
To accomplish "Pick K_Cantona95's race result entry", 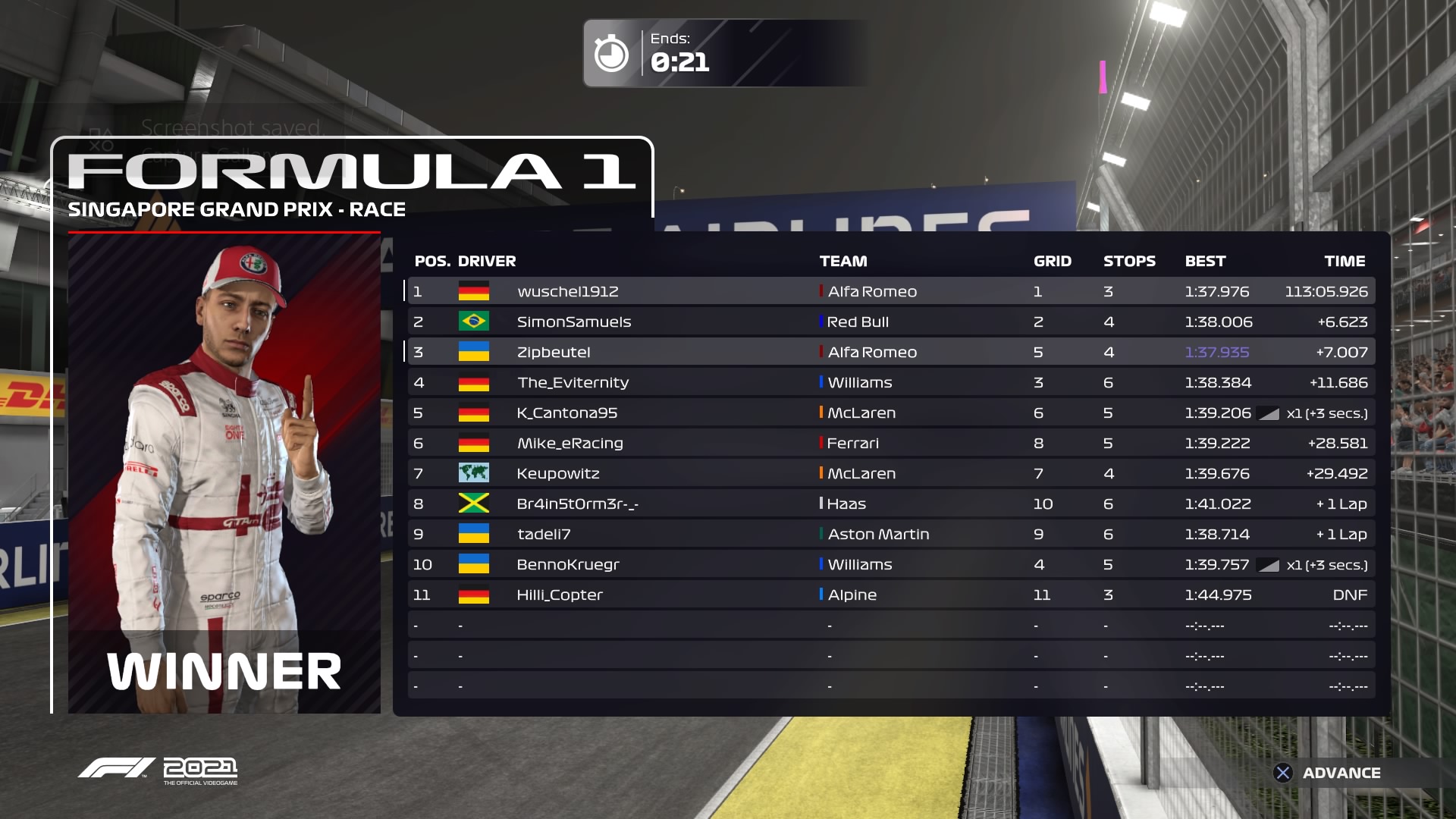I will [891, 413].
